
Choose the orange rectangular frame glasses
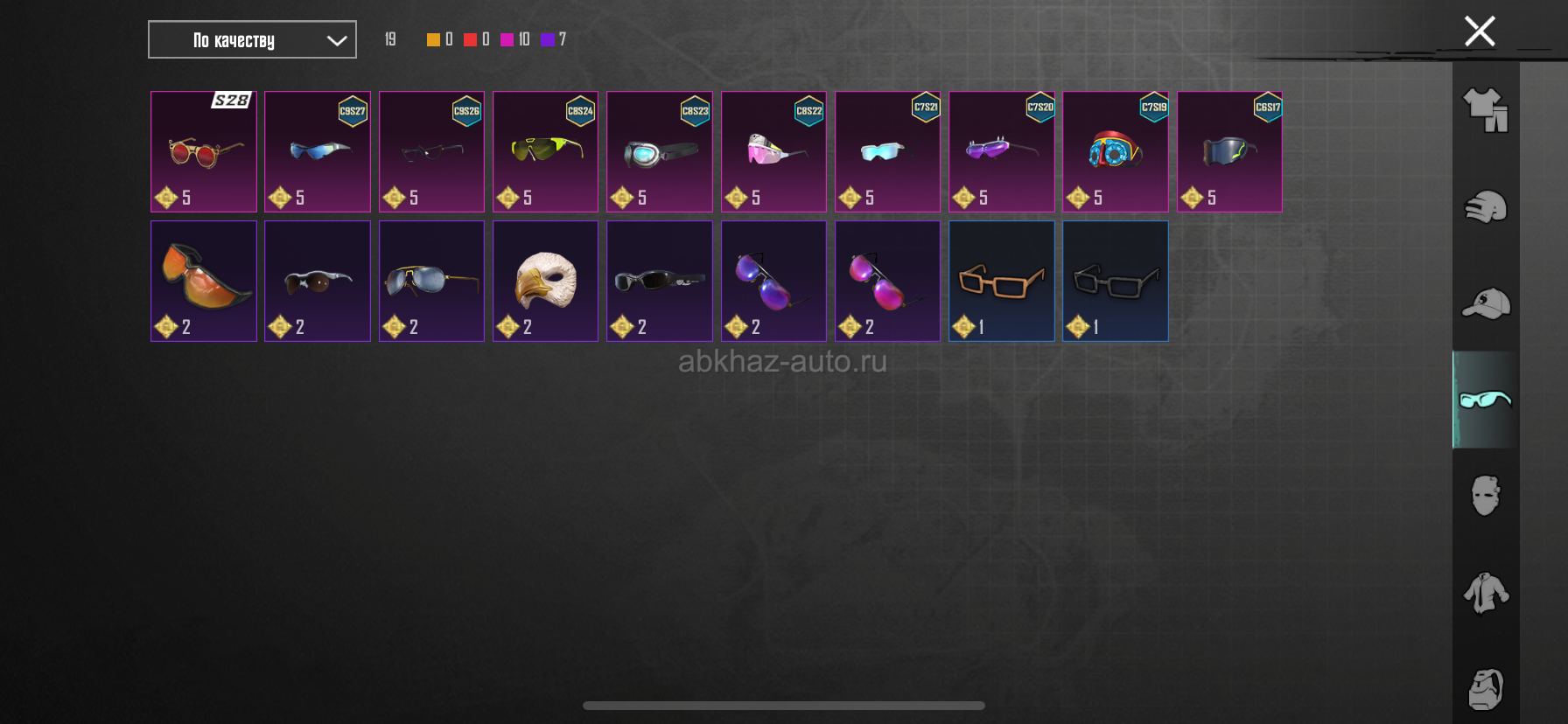tap(1001, 281)
